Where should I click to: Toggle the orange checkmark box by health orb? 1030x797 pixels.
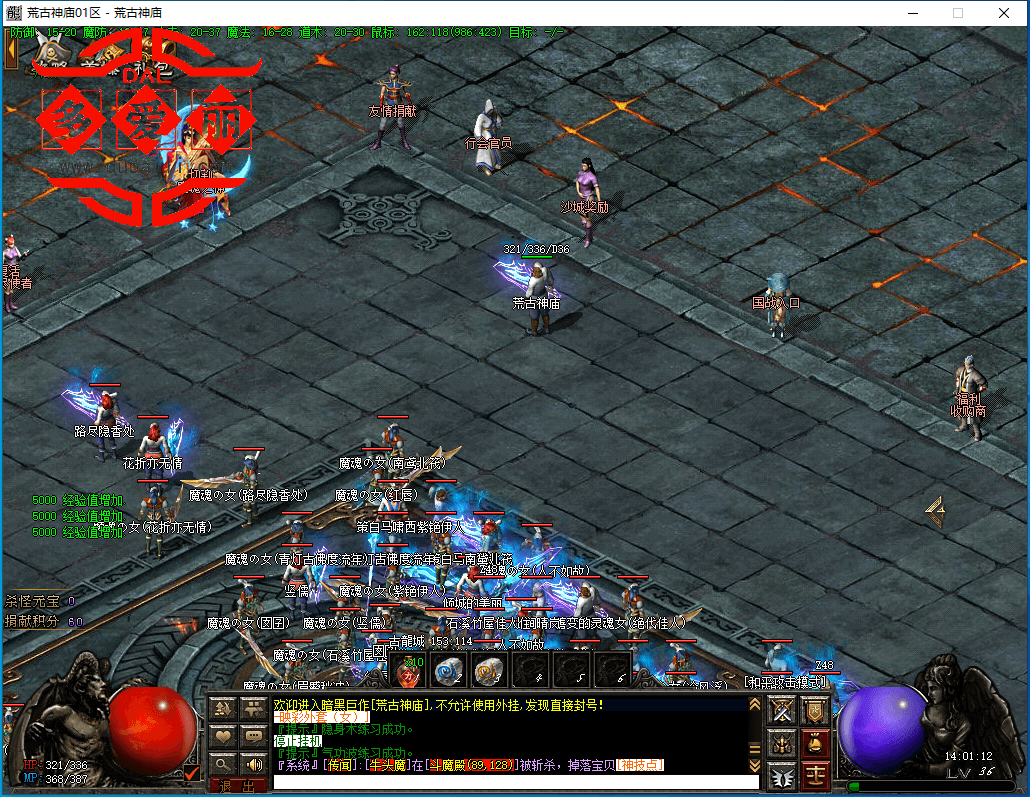pyautogui.click(x=192, y=772)
